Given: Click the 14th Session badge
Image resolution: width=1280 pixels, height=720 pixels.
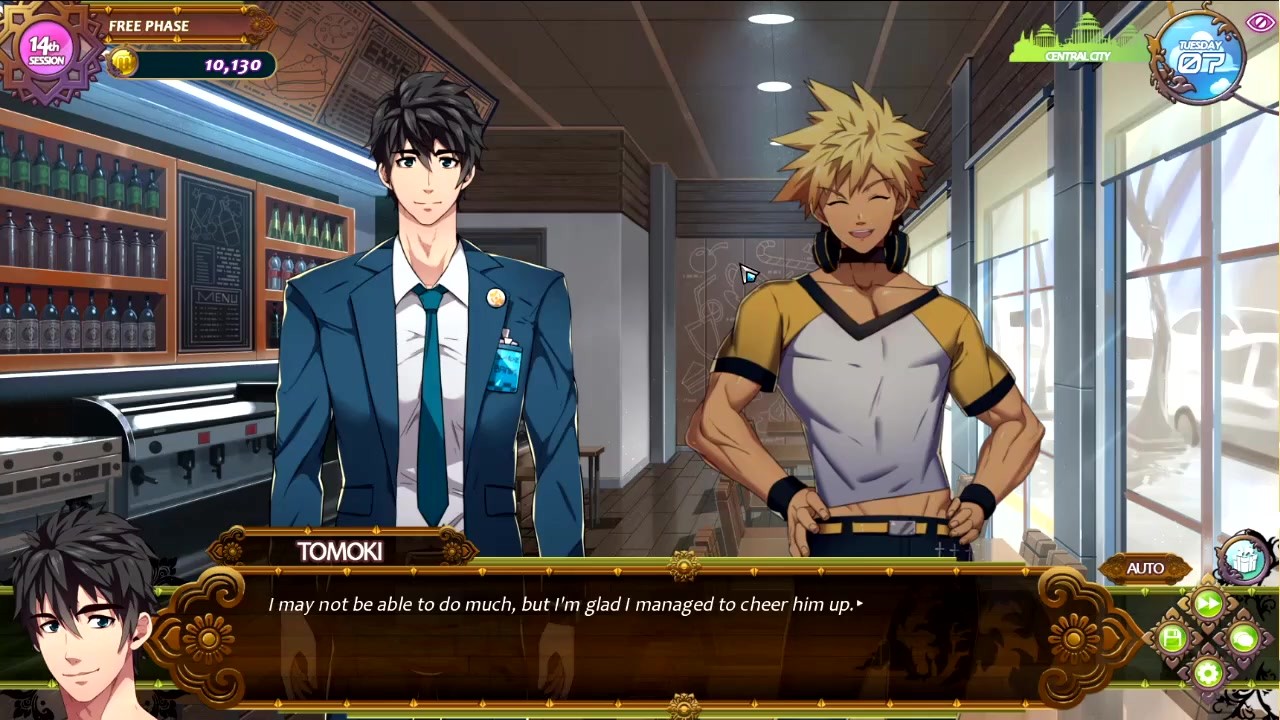Looking at the screenshot, I should pyautogui.click(x=46, y=51).
